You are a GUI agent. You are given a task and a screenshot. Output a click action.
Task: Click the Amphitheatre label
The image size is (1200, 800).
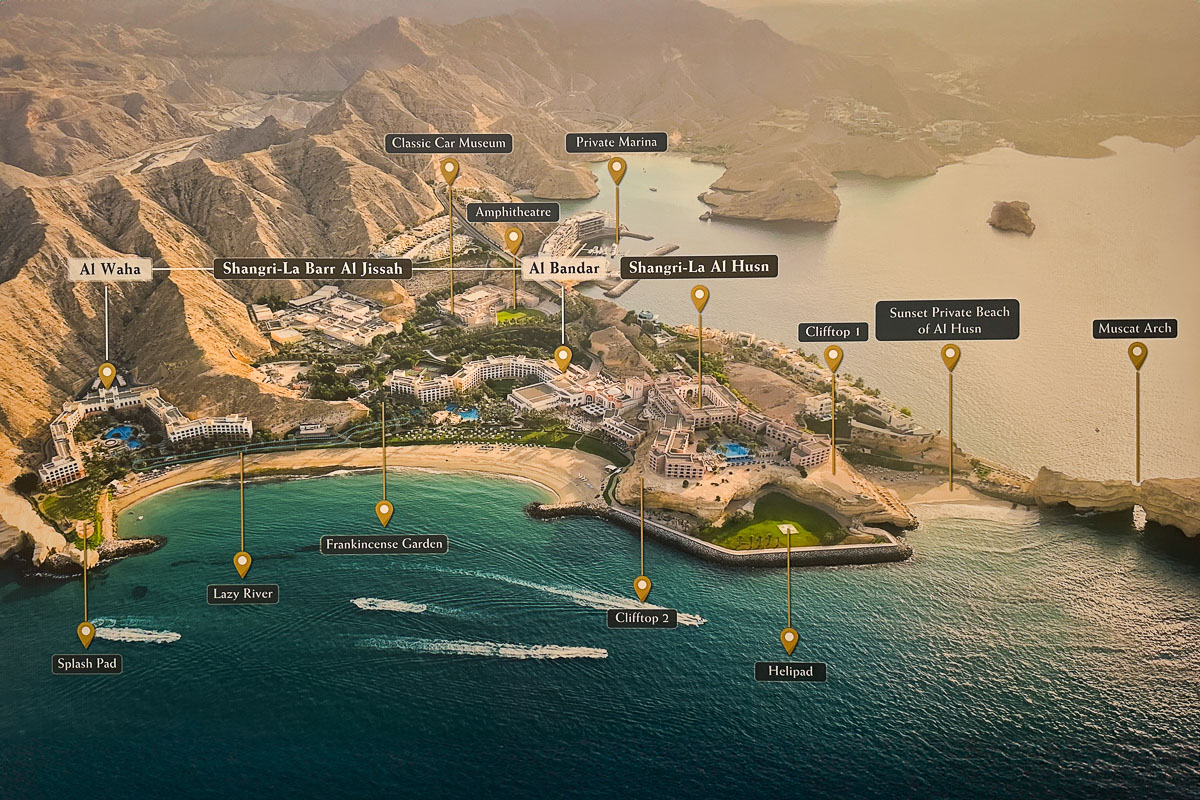[x=512, y=212]
